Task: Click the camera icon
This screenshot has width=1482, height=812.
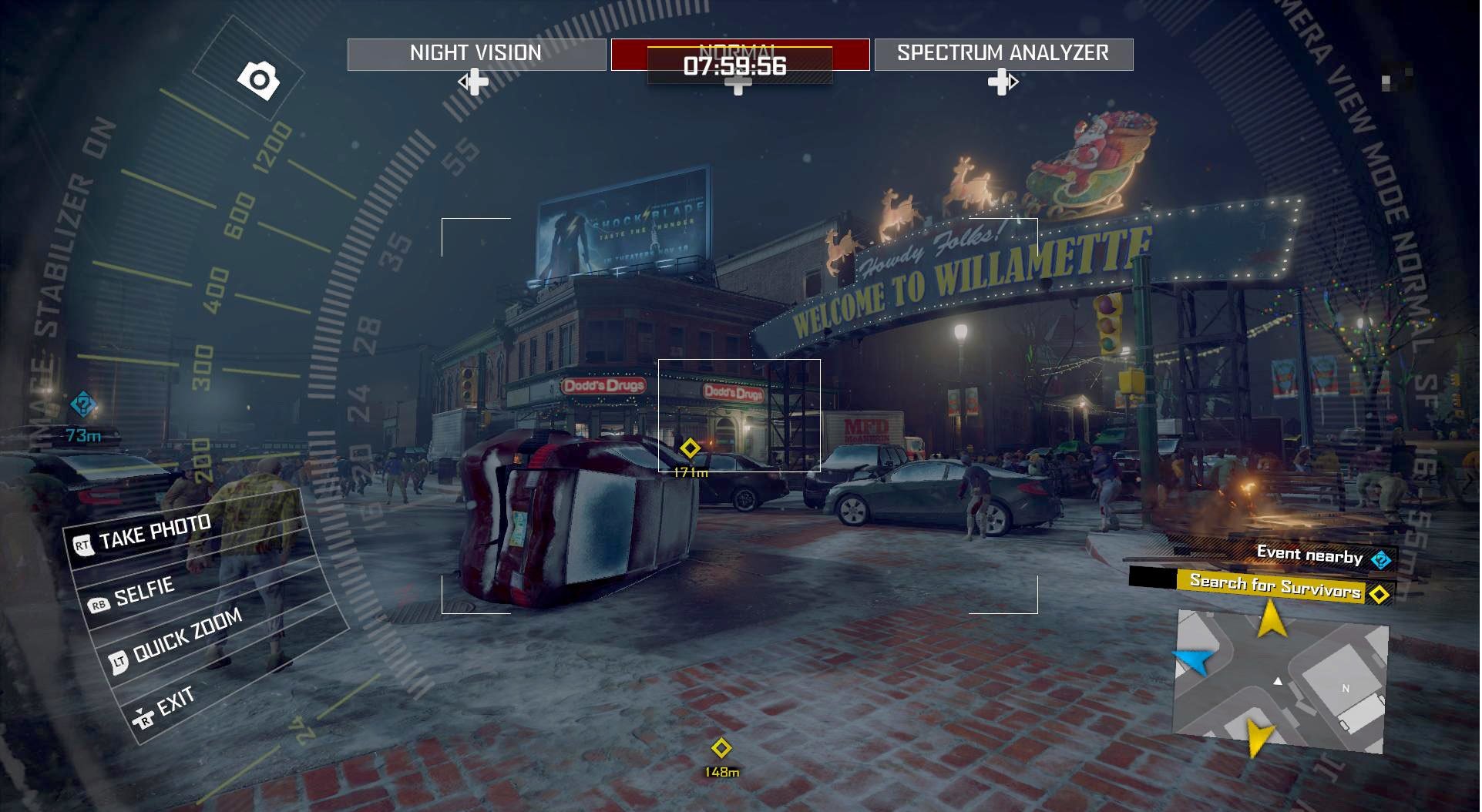Action: (x=258, y=79)
